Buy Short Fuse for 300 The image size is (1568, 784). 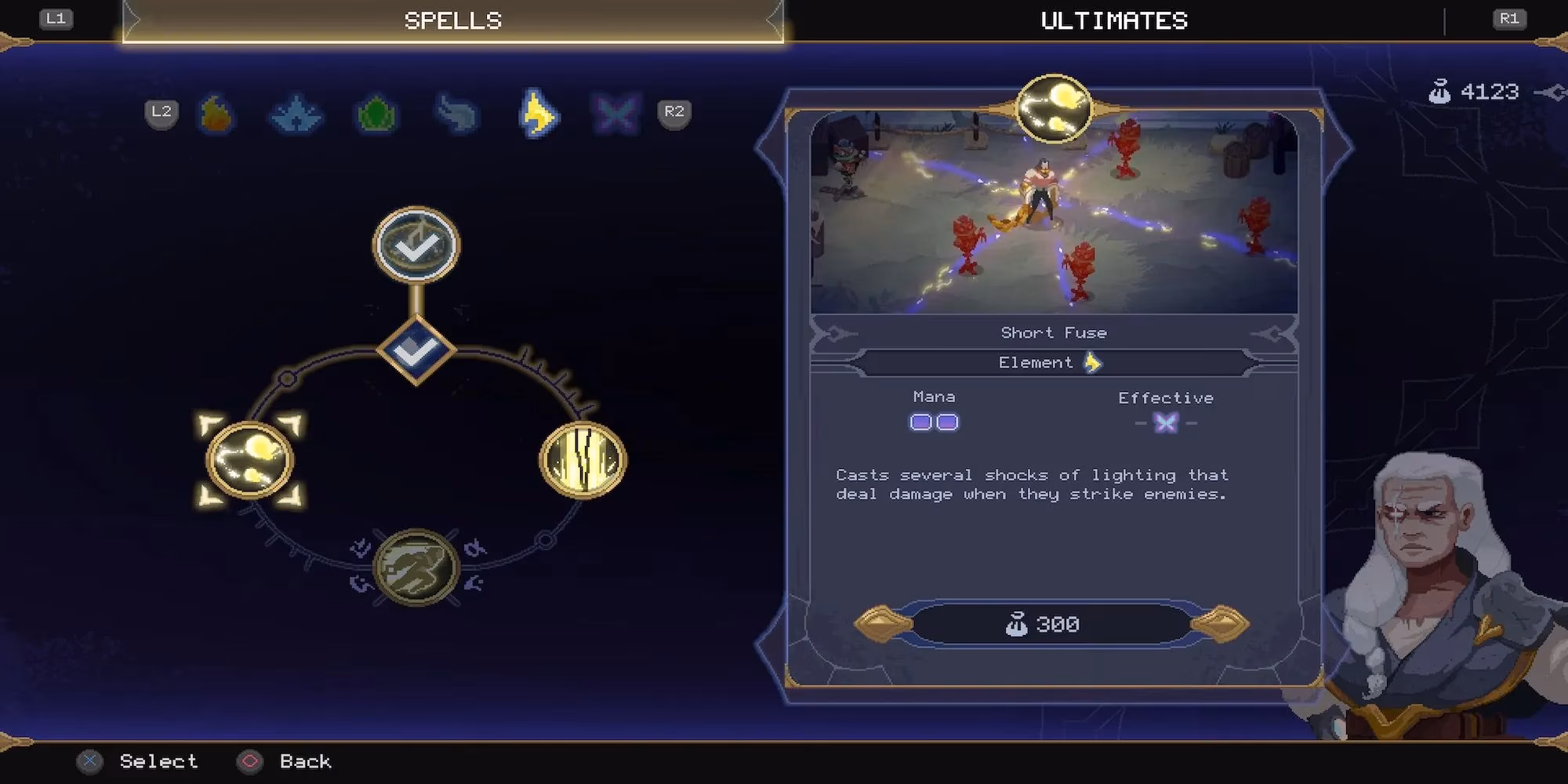tap(1051, 624)
